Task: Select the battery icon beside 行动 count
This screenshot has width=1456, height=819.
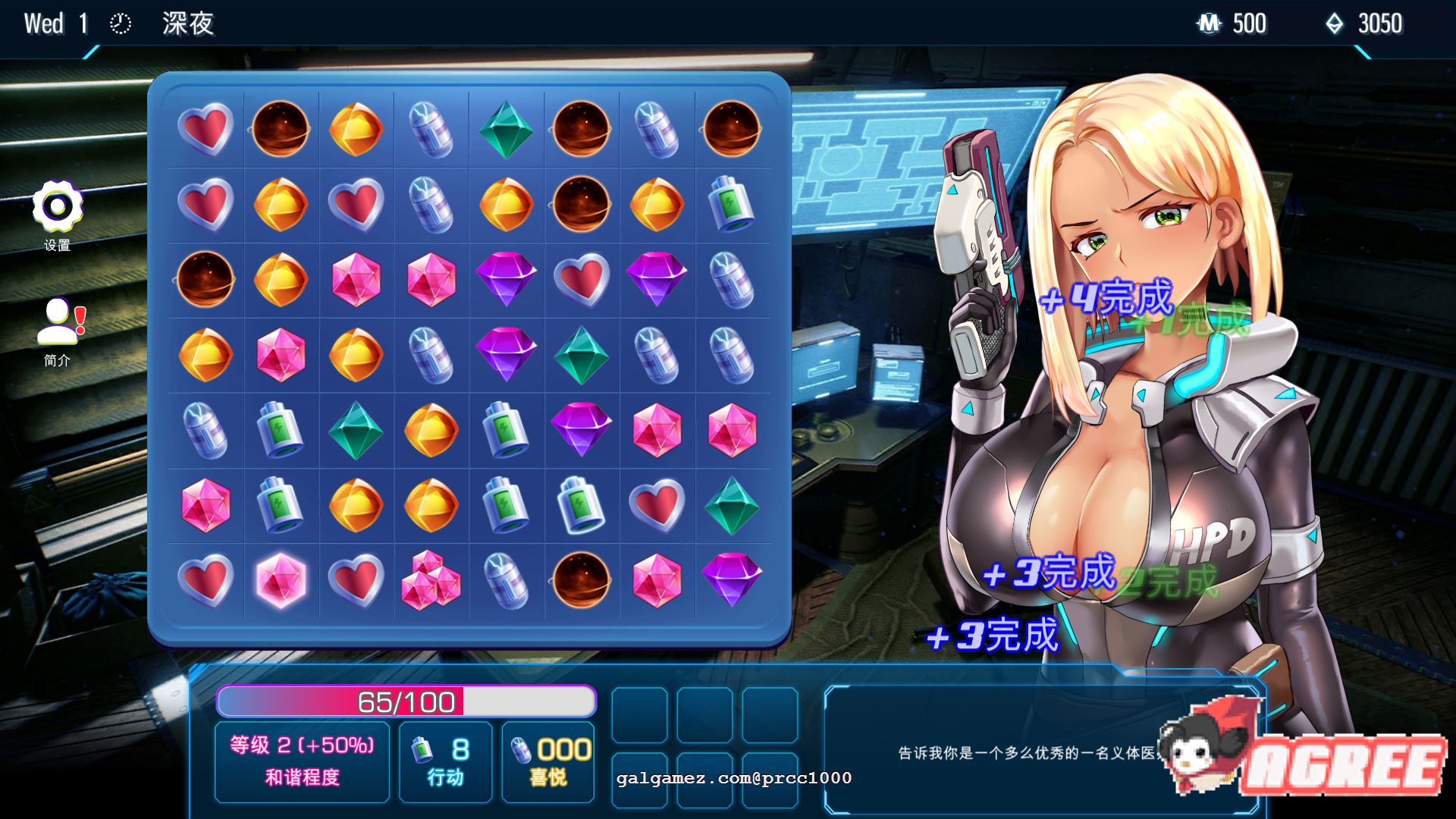Action: pyautogui.click(x=421, y=747)
